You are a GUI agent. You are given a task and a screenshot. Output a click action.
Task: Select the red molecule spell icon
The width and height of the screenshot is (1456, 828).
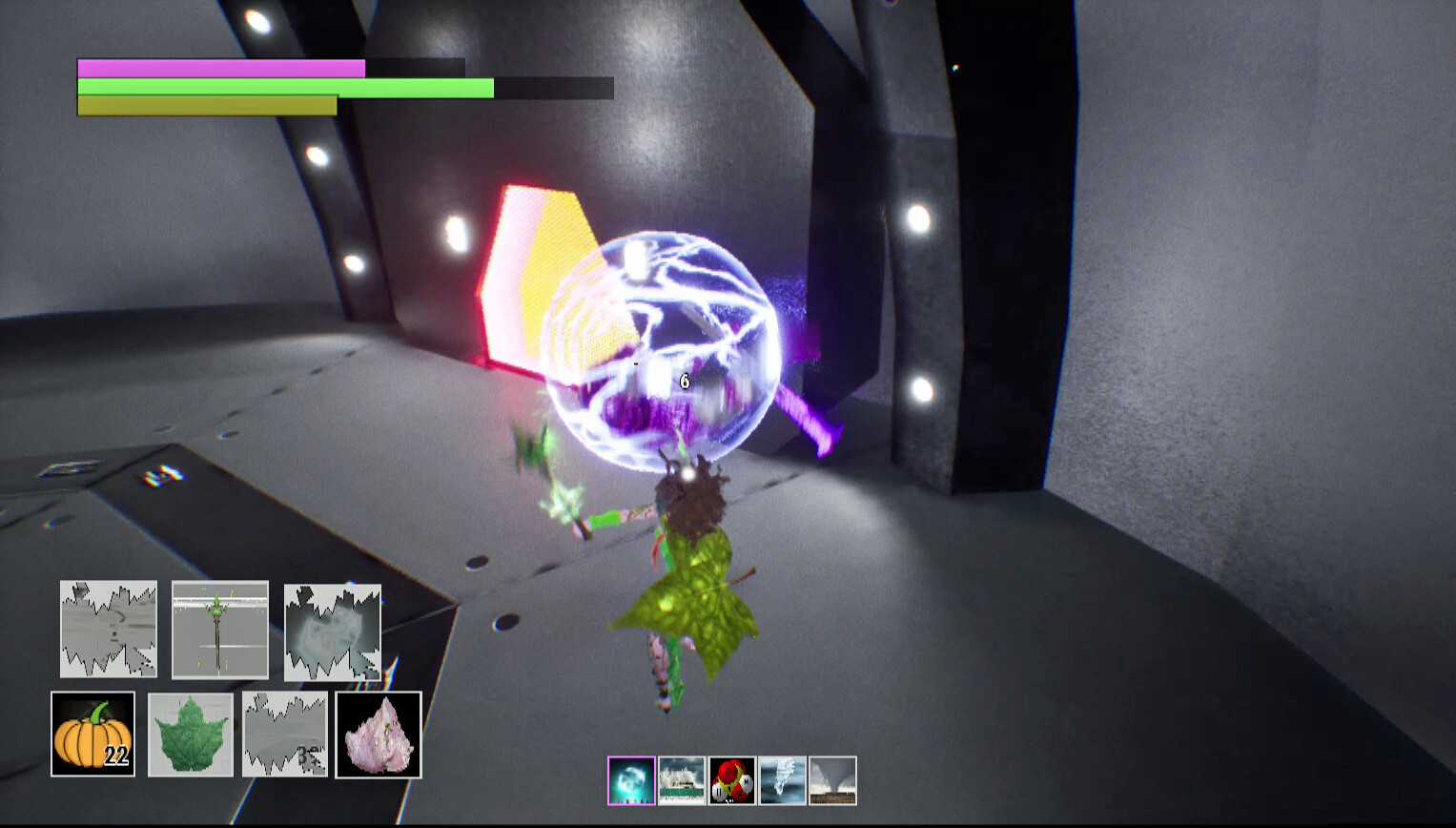point(732,780)
